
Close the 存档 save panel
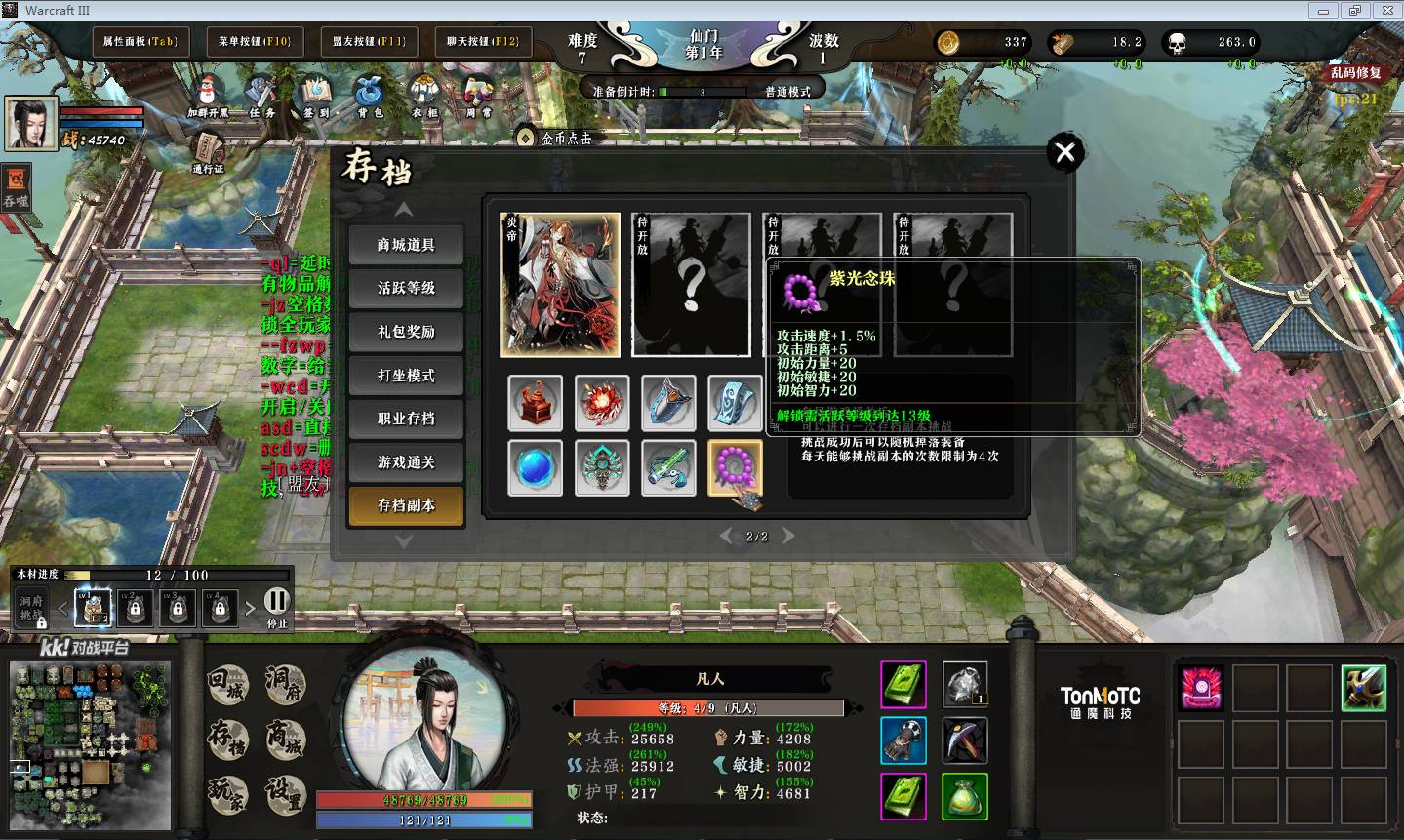point(1064,152)
